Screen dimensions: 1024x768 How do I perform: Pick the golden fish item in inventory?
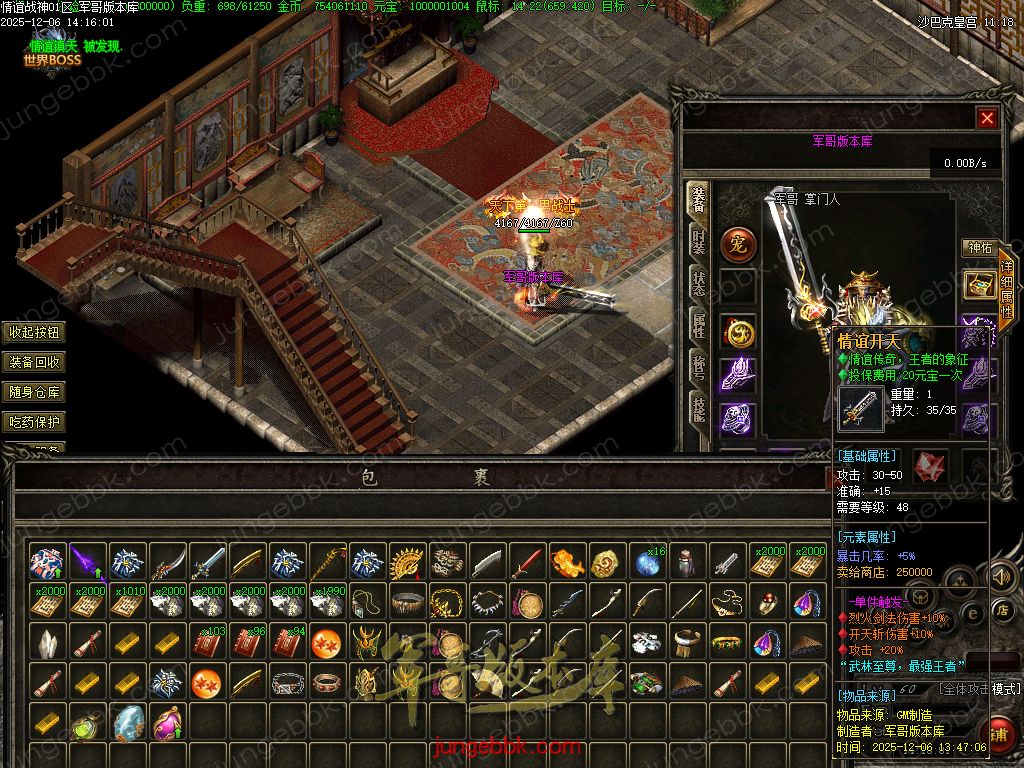568,563
